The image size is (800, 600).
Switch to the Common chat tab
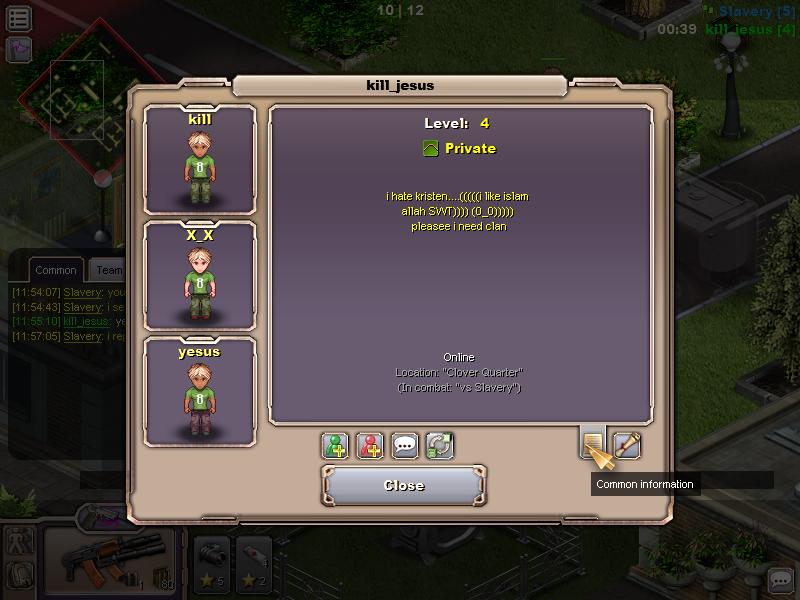click(x=55, y=270)
